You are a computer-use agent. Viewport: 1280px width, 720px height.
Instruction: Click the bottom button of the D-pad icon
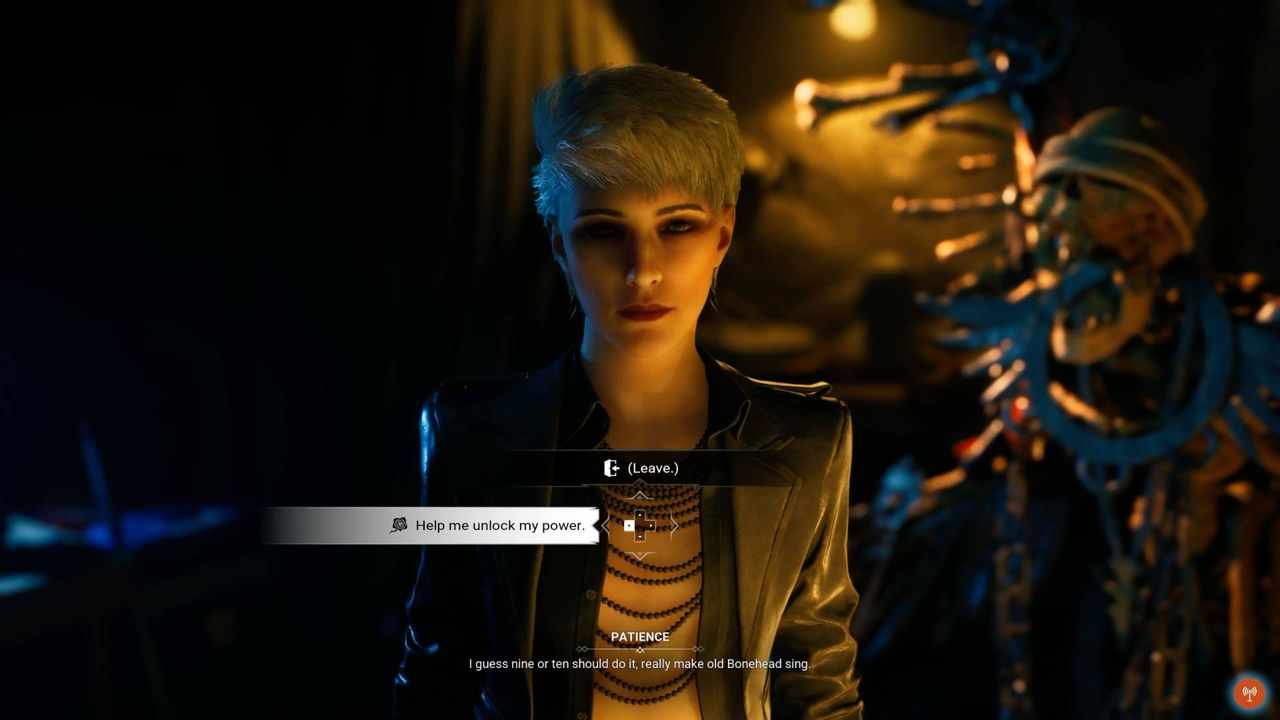[x=639, y=537]
